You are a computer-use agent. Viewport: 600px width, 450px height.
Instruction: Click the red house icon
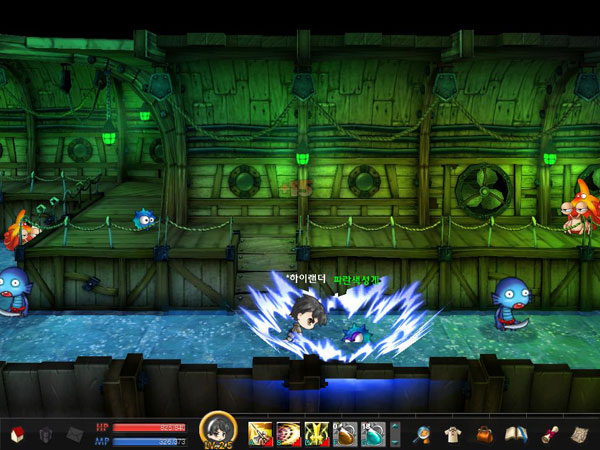coord(15,434)
